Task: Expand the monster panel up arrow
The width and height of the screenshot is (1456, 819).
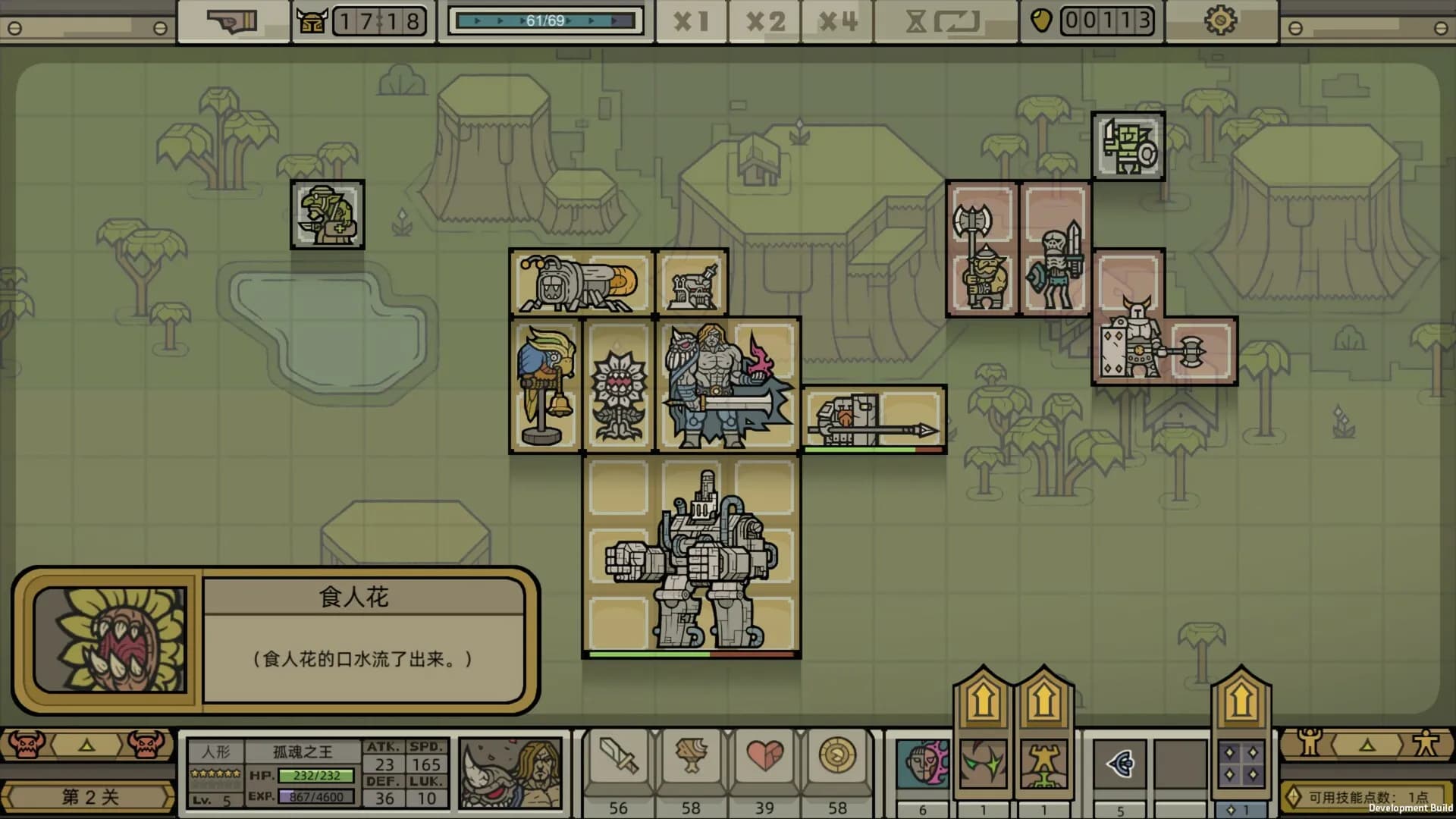Action: pyautogui.click(x=86, y=746)
